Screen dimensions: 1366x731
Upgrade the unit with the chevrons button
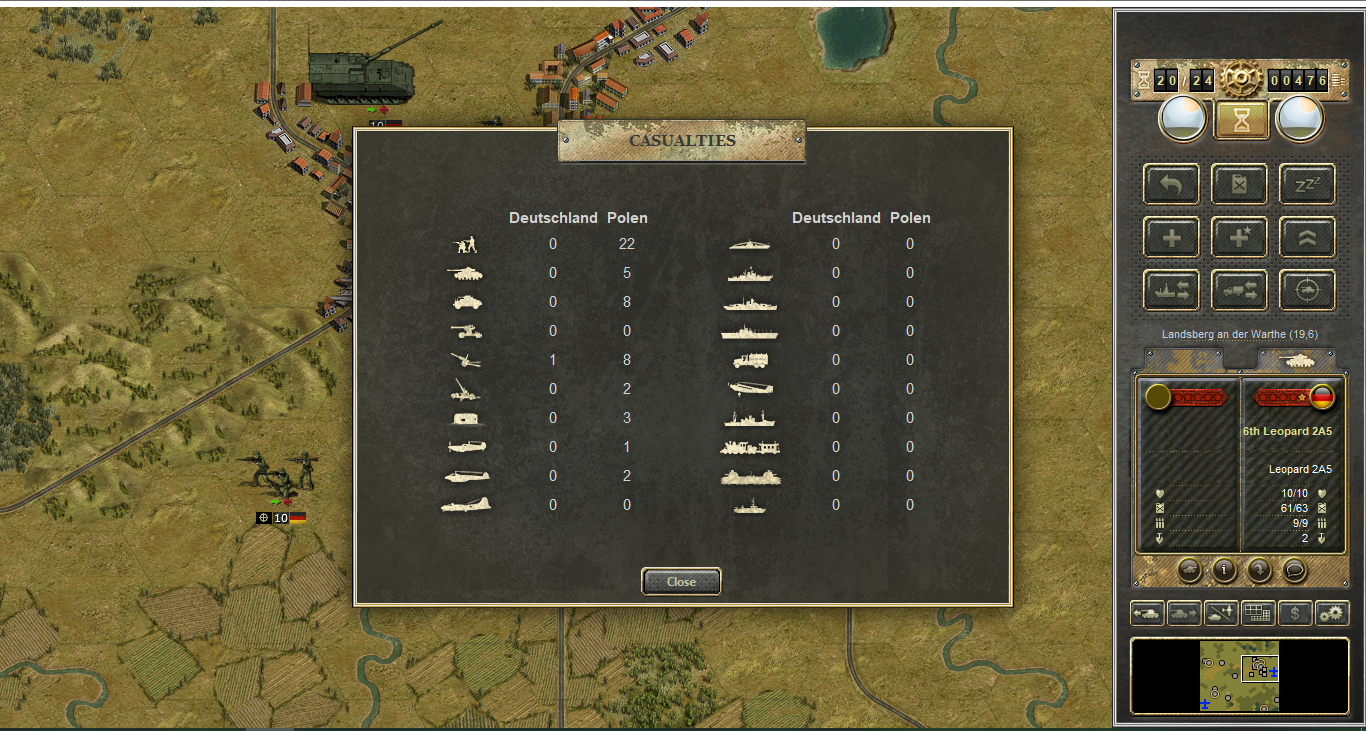[x=1307, y=237]
